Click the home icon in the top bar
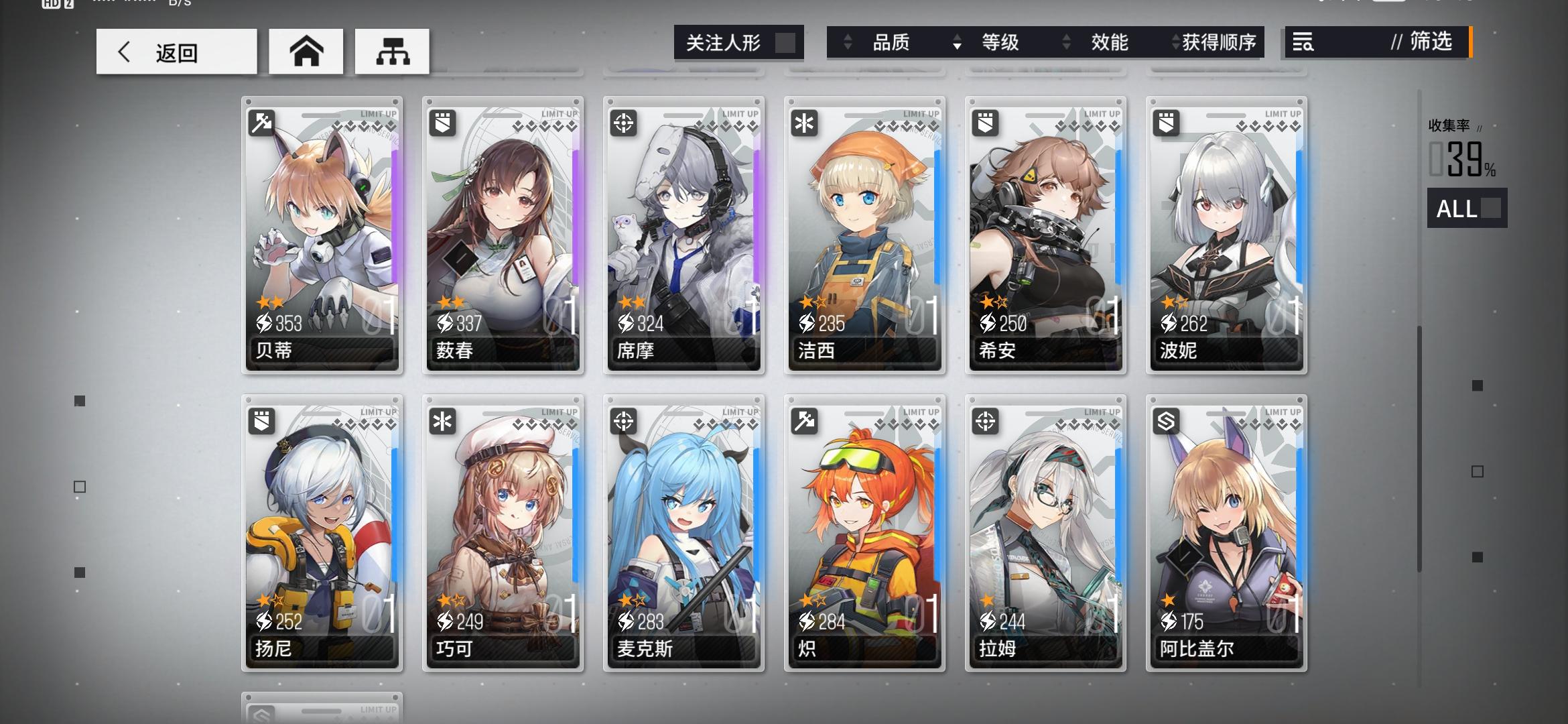The image size is (1568, 724). (x=306, y=50)
